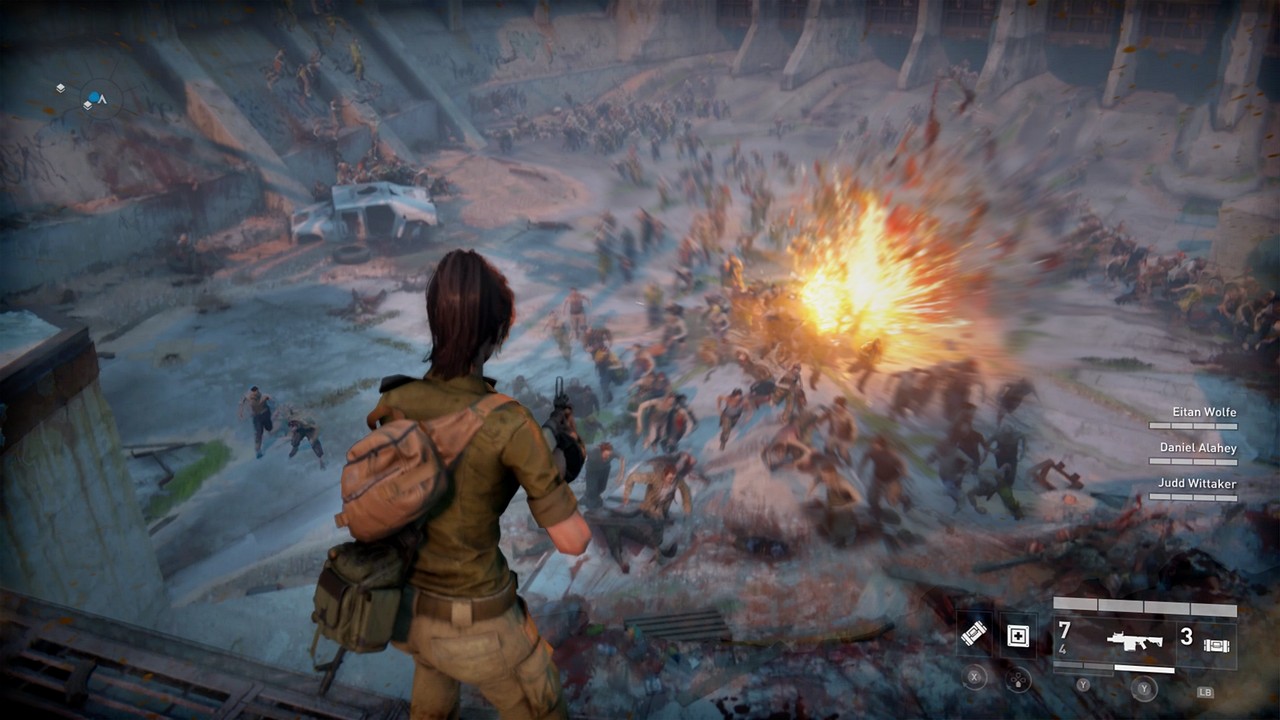The image size is (1280, 720).
Task: Click the D-pad prompt below the medkit
Action: (1016, 680)
